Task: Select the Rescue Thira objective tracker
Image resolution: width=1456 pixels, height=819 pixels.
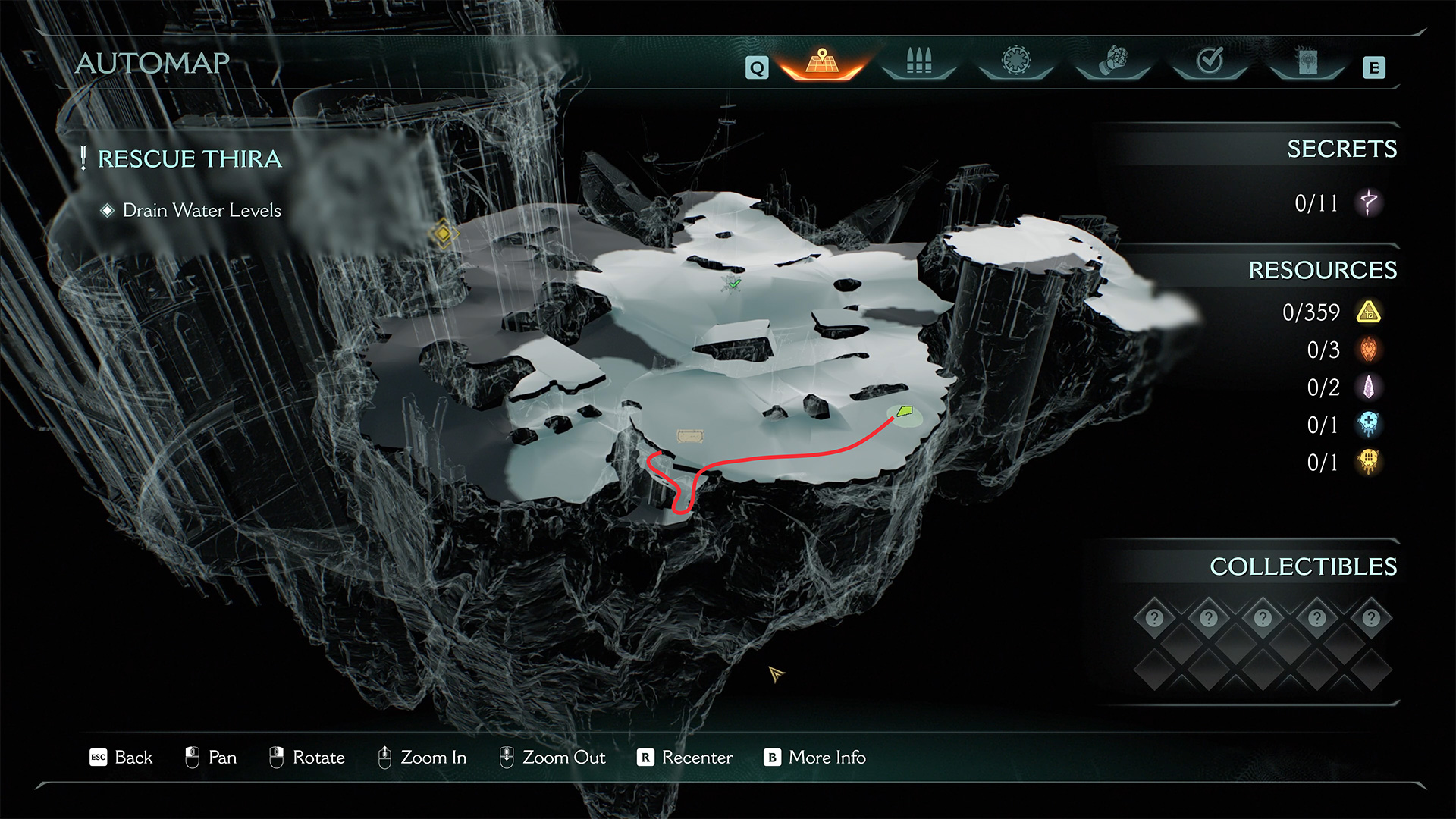Action: coord(189,159)
